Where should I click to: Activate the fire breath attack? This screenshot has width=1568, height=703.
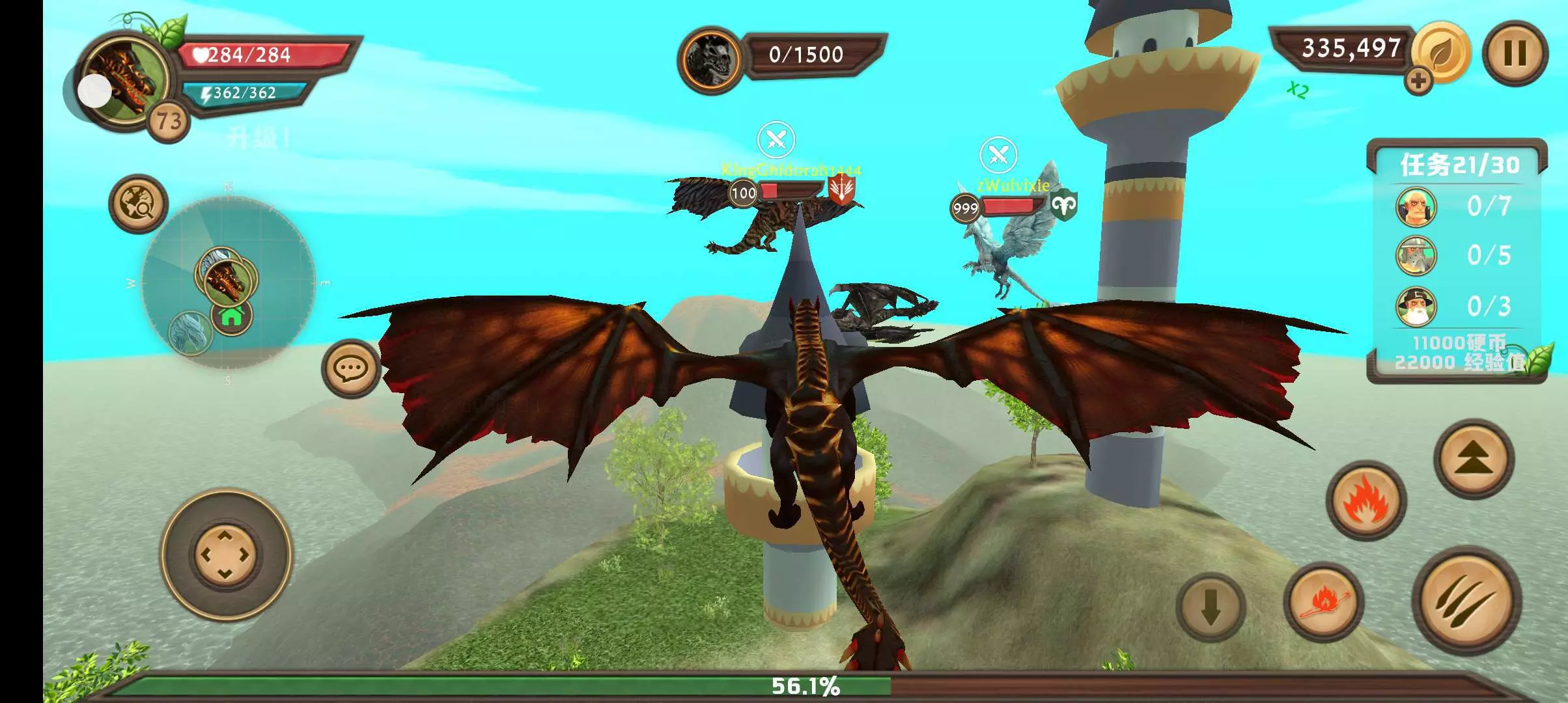tap(1365, 500)
